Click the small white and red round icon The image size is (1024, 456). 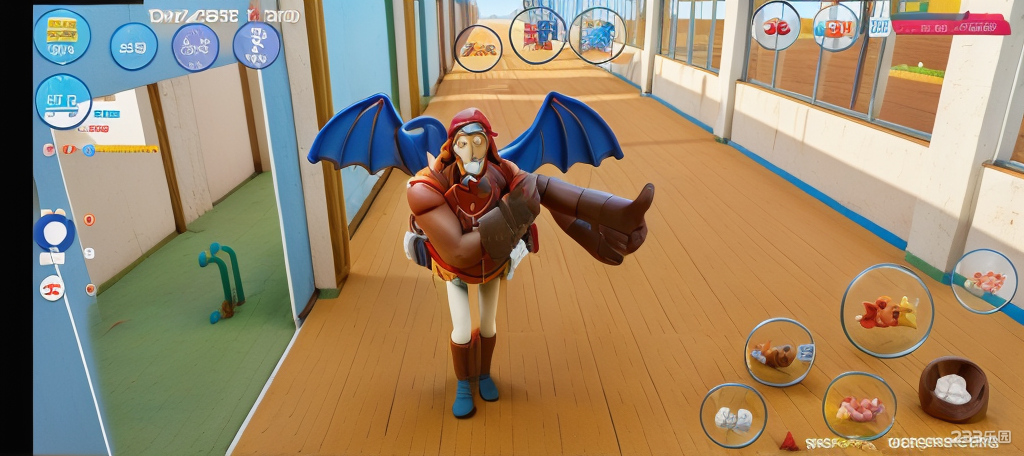pyautogui.click(x=52, y=289)
